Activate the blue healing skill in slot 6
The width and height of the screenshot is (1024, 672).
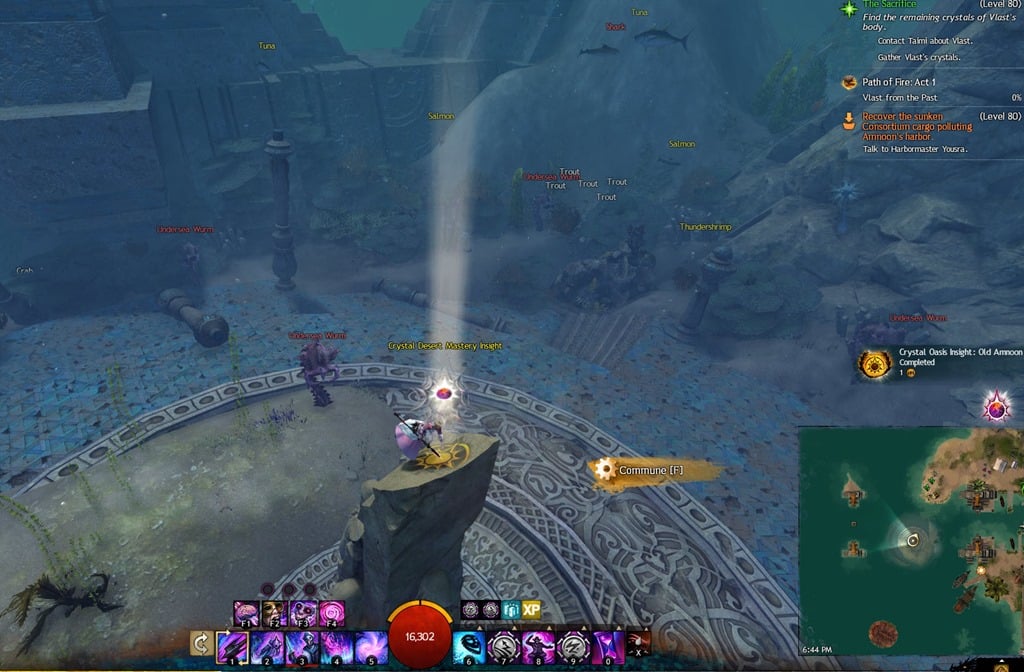[x=469, y=647]
